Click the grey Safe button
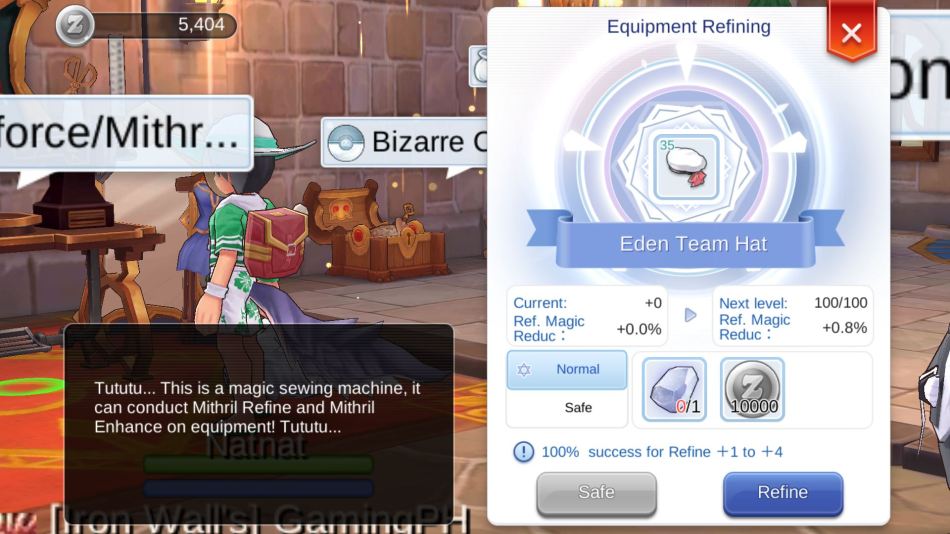950x534 pixels. [596, 492]
